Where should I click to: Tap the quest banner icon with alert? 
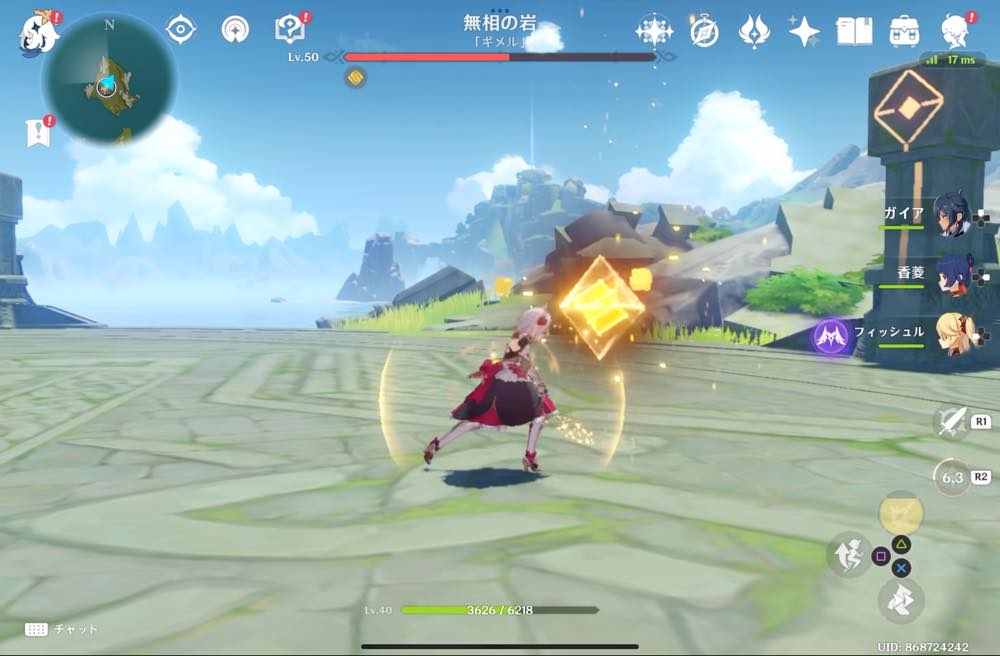coord(38,133)
